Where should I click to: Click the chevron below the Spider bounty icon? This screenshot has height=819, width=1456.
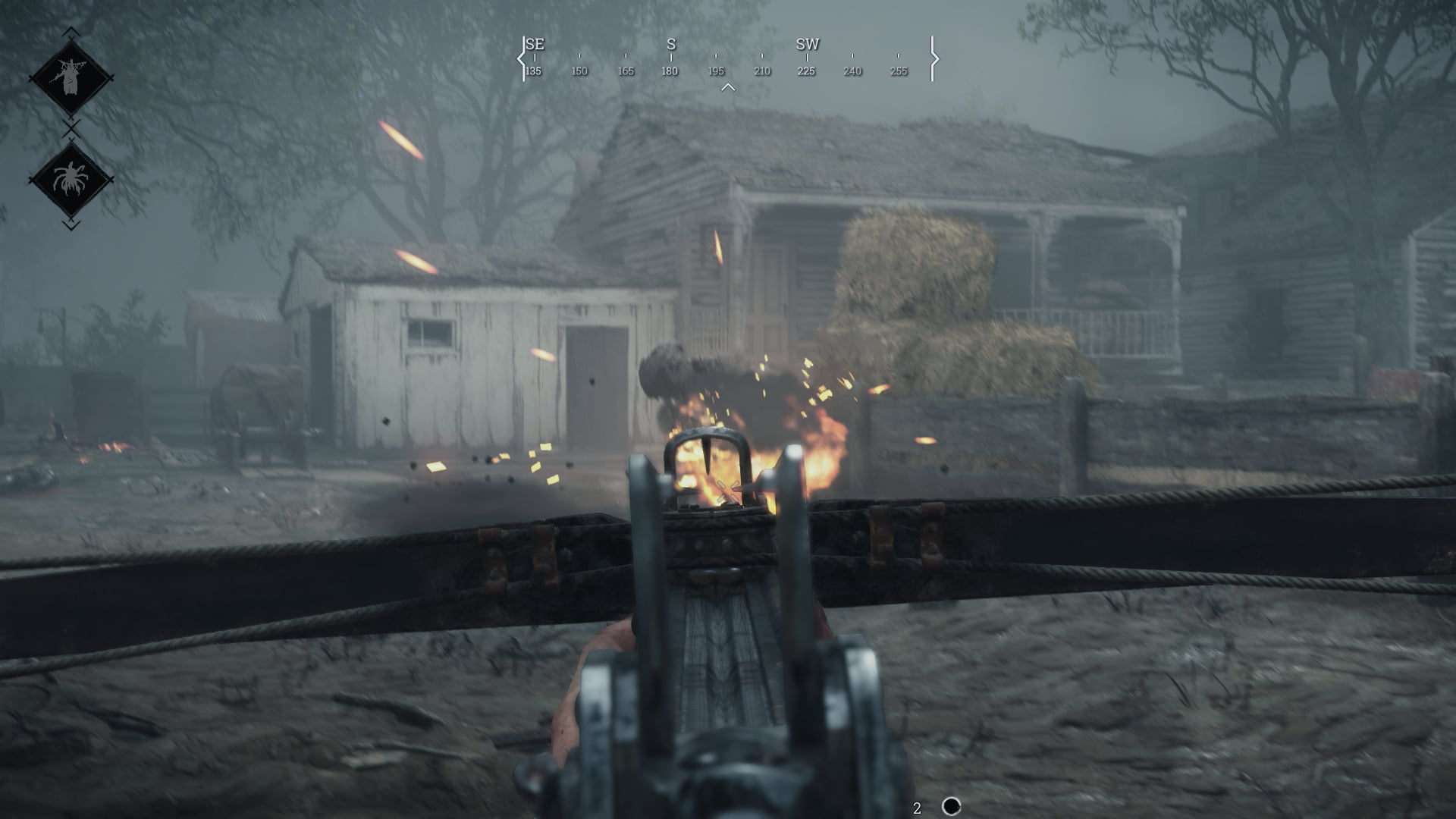click(x=70, y=224)
